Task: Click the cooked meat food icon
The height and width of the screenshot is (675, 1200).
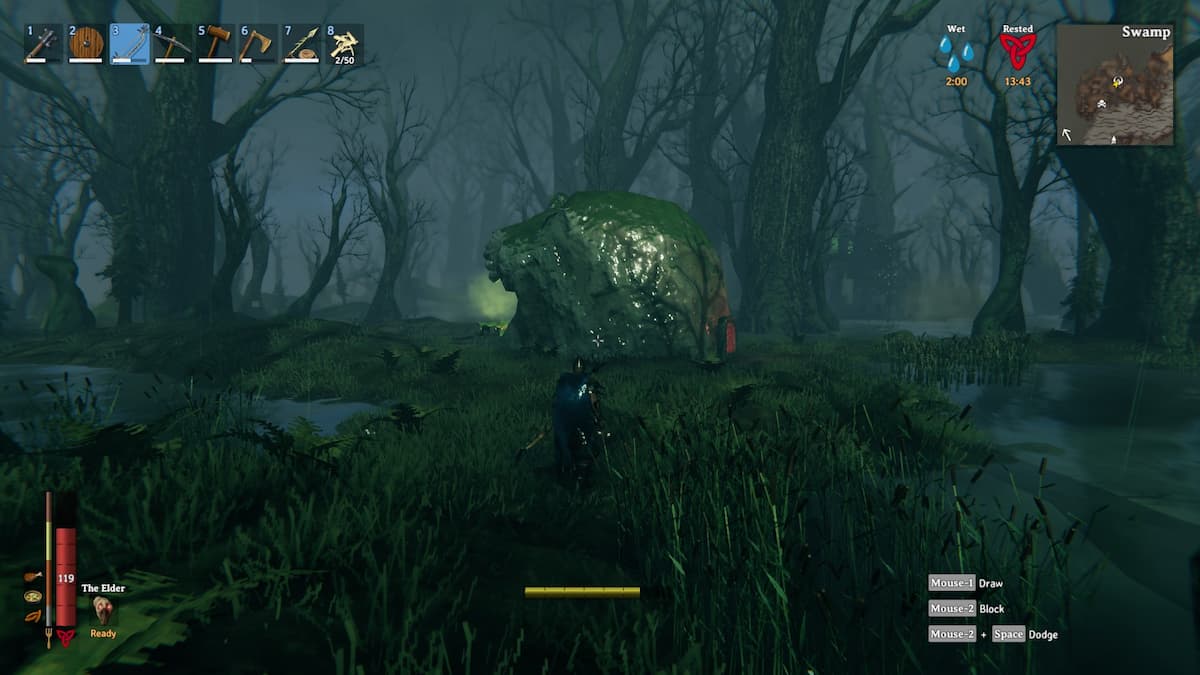Action: coord(34,577)
